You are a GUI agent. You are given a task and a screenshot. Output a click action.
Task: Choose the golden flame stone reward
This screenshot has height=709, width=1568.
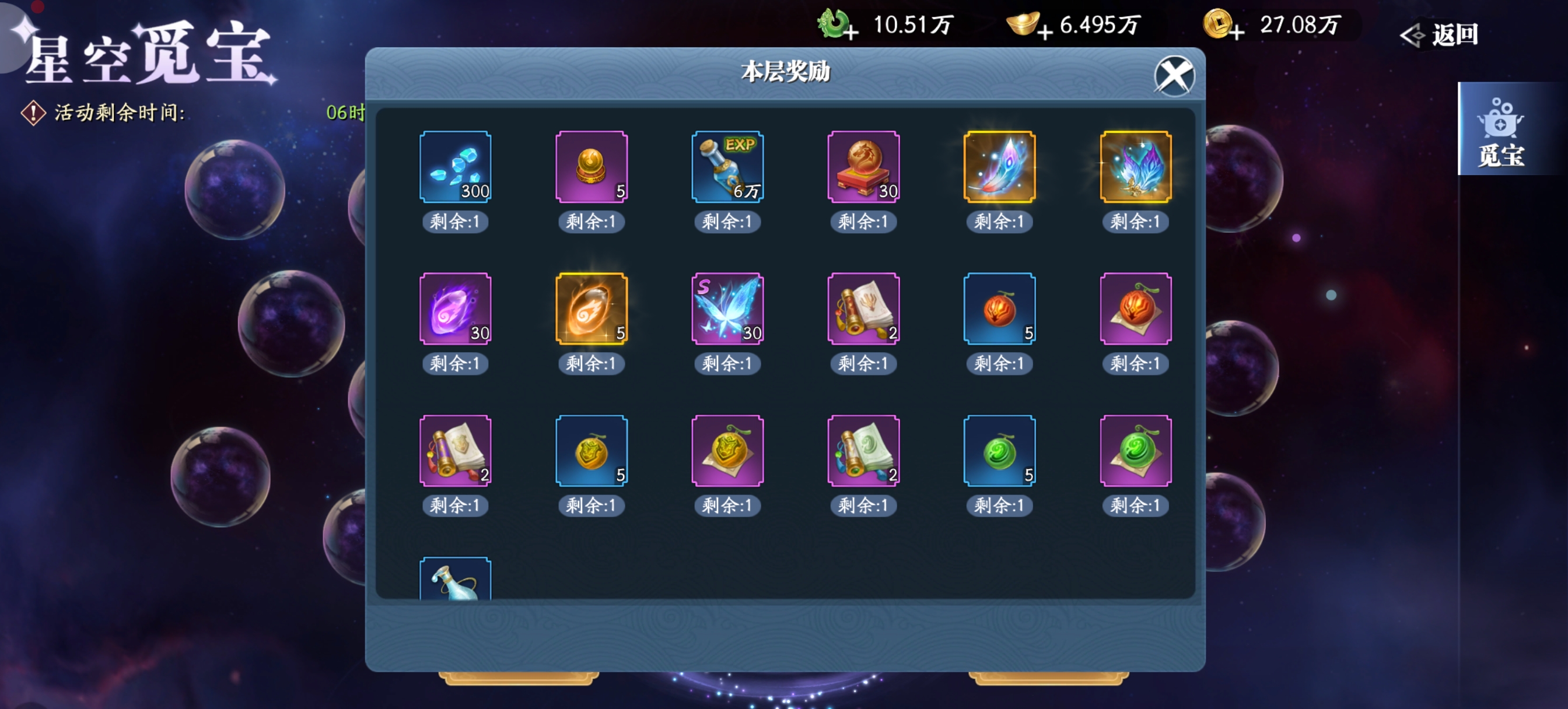591,308
